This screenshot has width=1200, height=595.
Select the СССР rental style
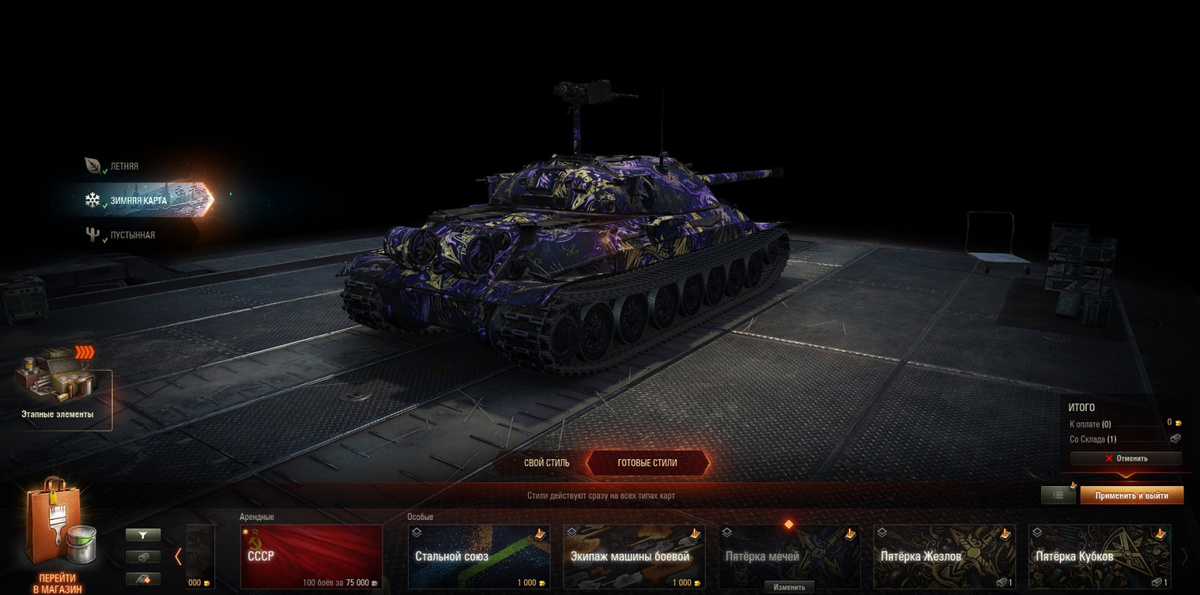pyautogui.click(x=311, y=557)
